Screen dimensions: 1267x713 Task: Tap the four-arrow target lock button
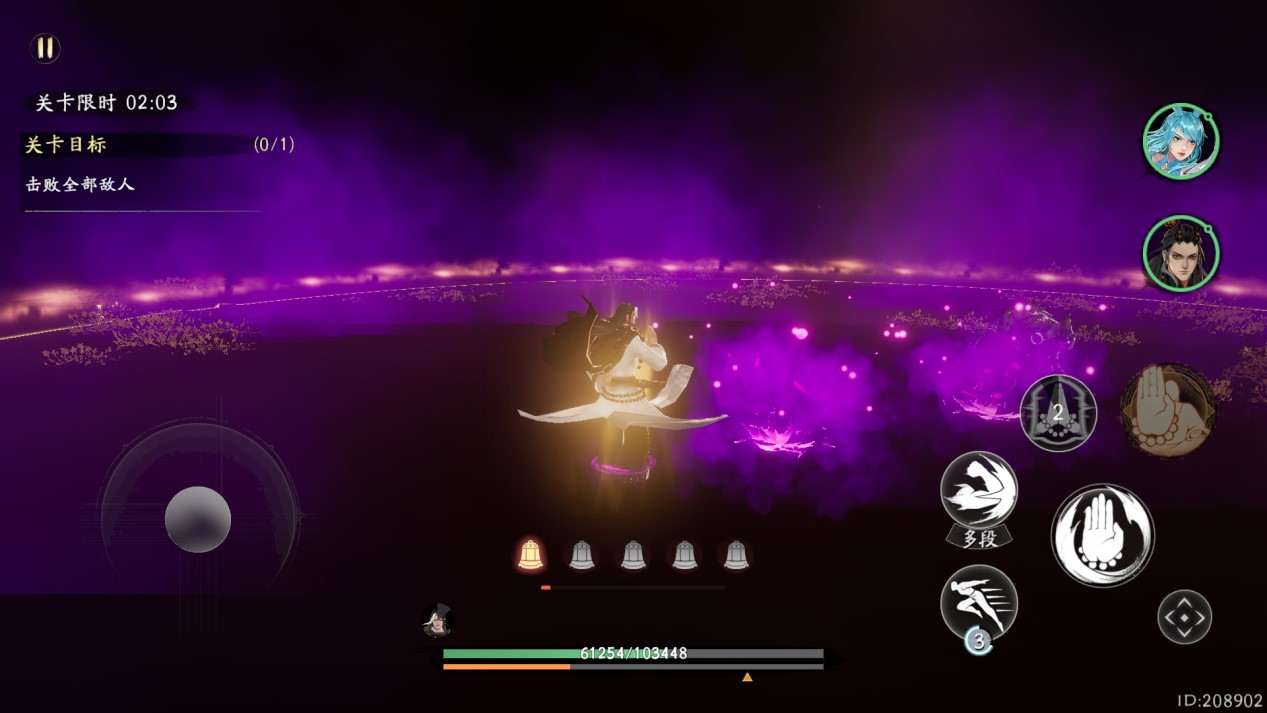click(x=1184, y=617)
